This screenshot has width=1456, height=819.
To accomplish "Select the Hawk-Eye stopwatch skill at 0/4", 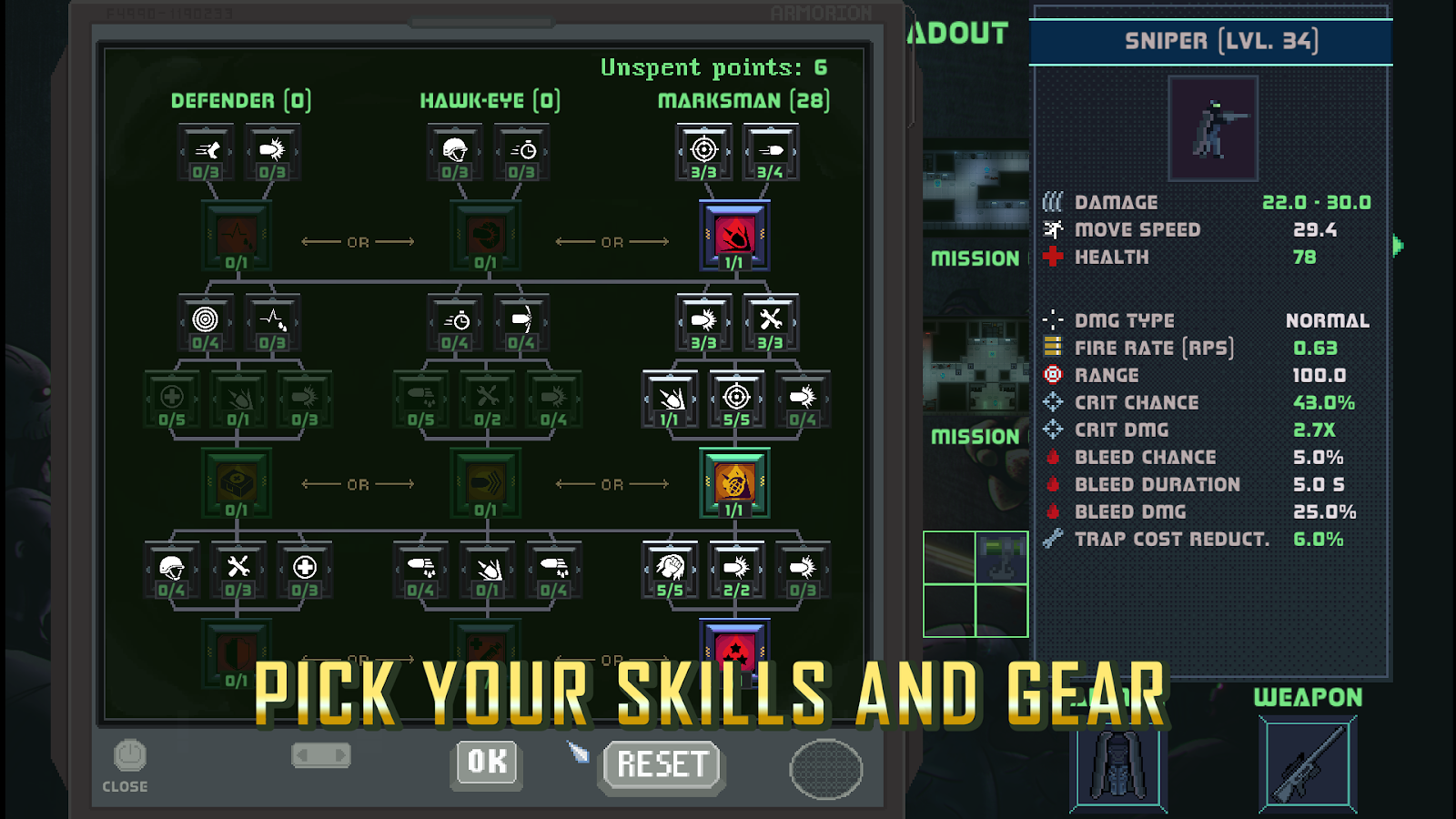I will point(455,322).
